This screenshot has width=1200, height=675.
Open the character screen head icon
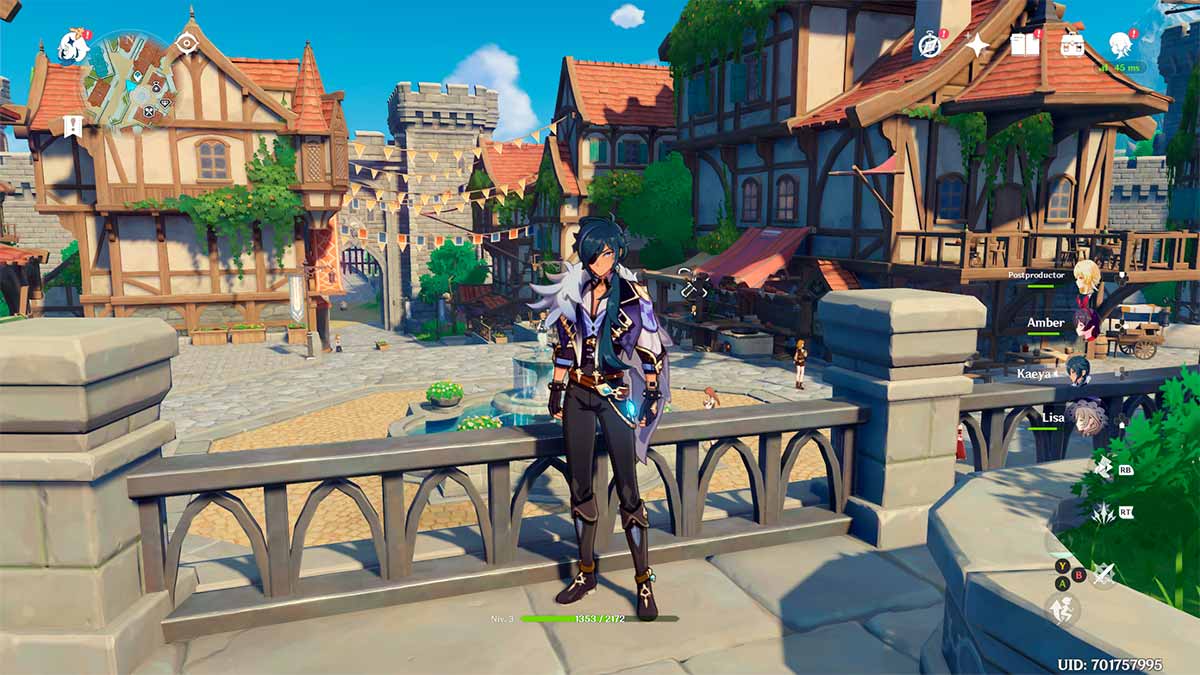tap(1120, 44)
